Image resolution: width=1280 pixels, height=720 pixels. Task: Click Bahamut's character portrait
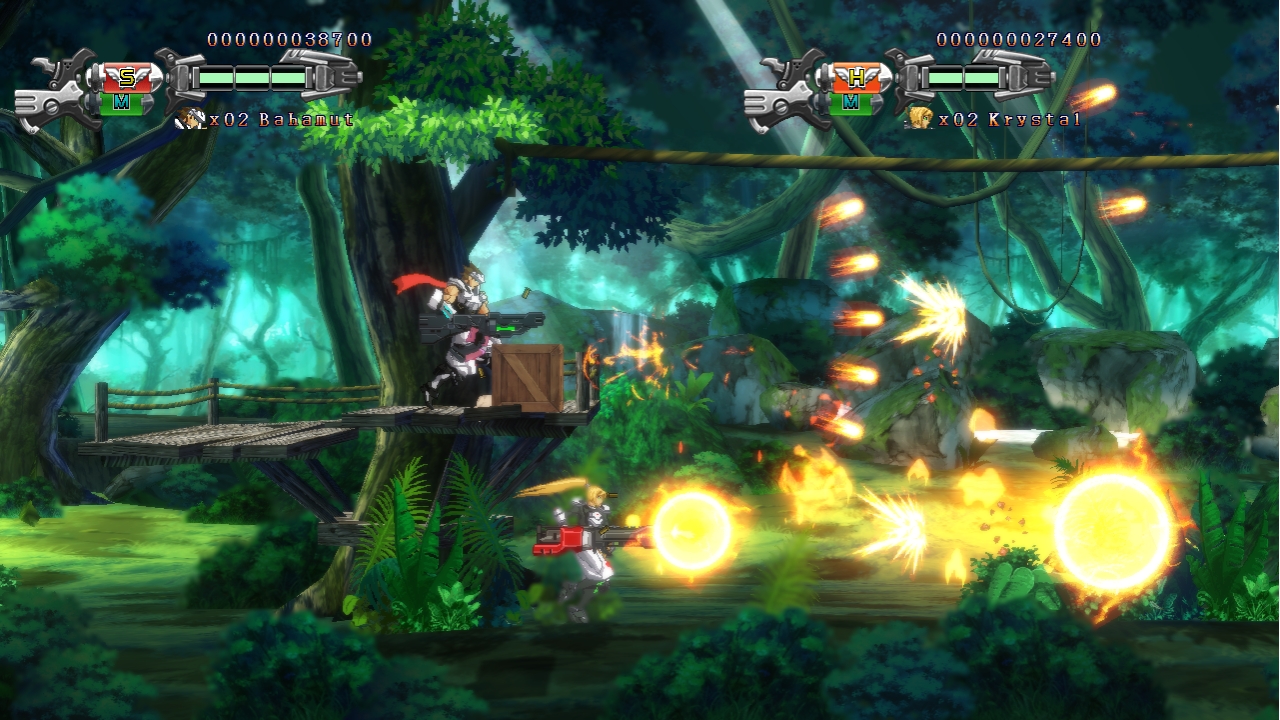pyautogui.click(x=188, y=119)
